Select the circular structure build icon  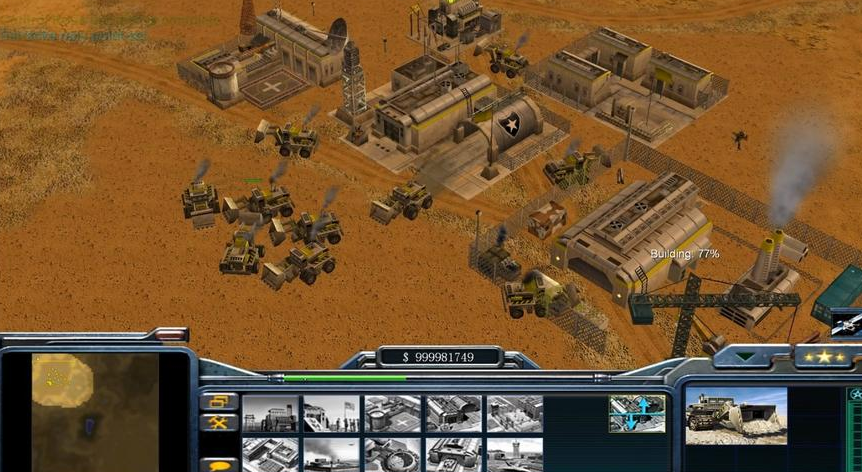(x=393, y=454)
